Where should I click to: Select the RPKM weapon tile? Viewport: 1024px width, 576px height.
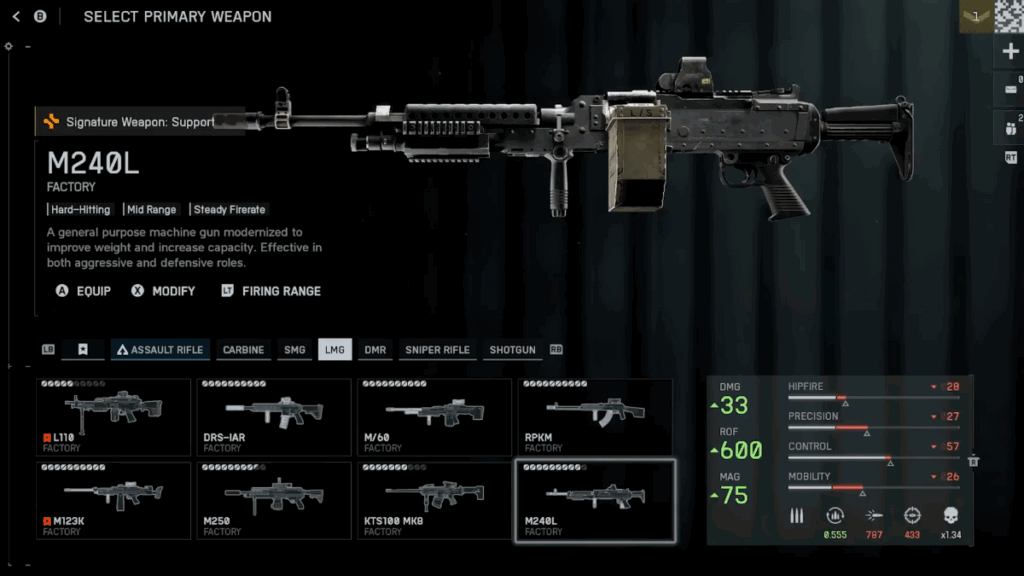(x=595, y=417)
